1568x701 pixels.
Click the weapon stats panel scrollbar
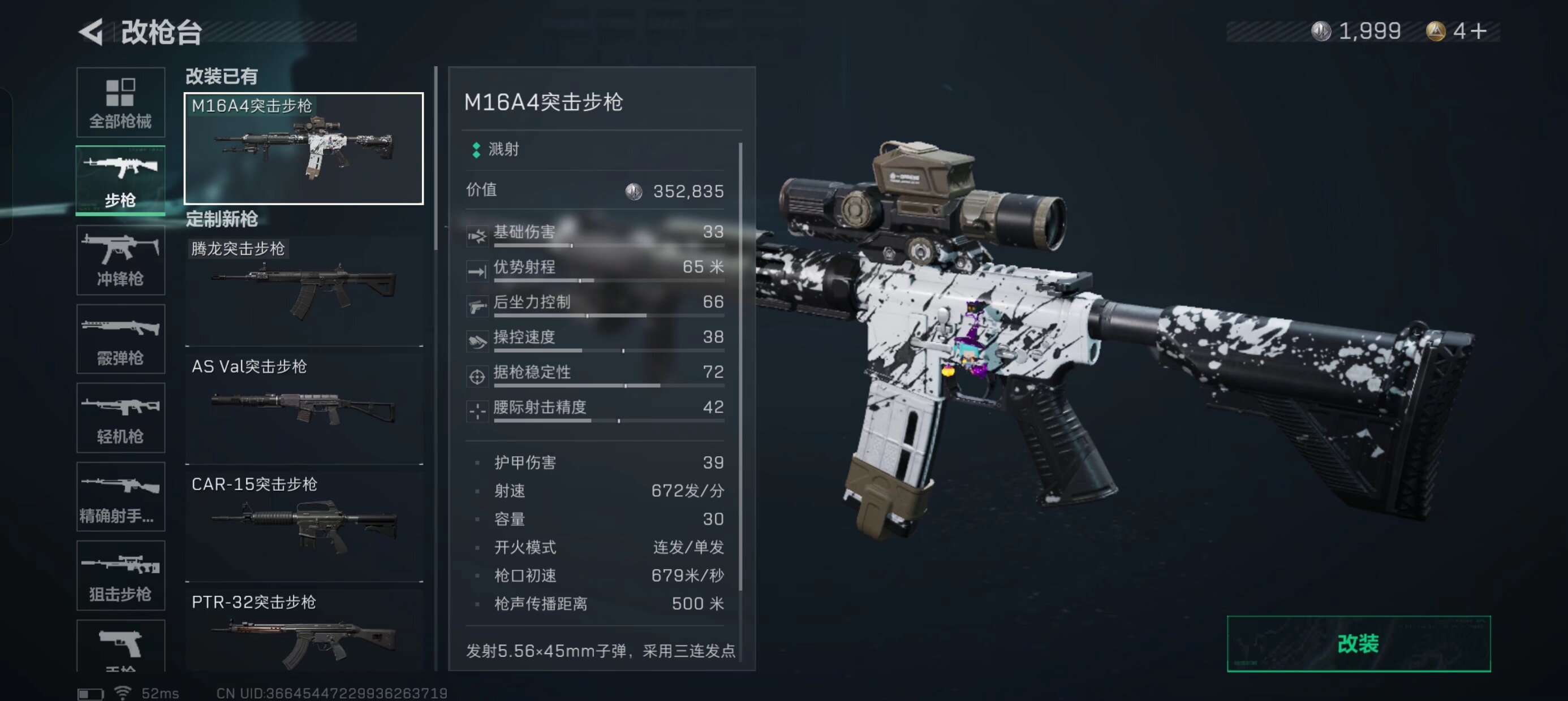click(x=740, y=365)
